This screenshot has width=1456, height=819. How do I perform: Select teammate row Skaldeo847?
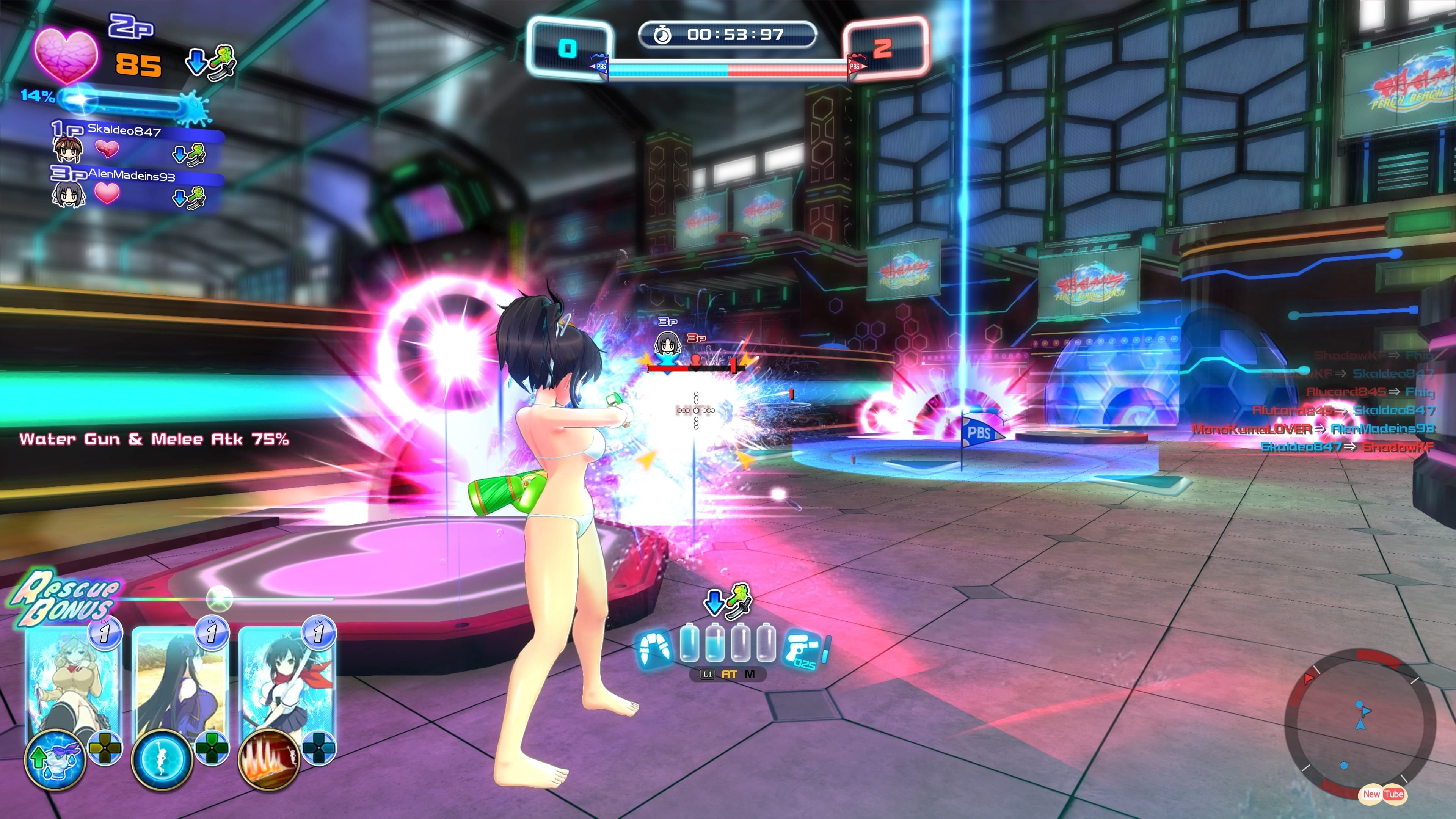click(x=136, y=144)
